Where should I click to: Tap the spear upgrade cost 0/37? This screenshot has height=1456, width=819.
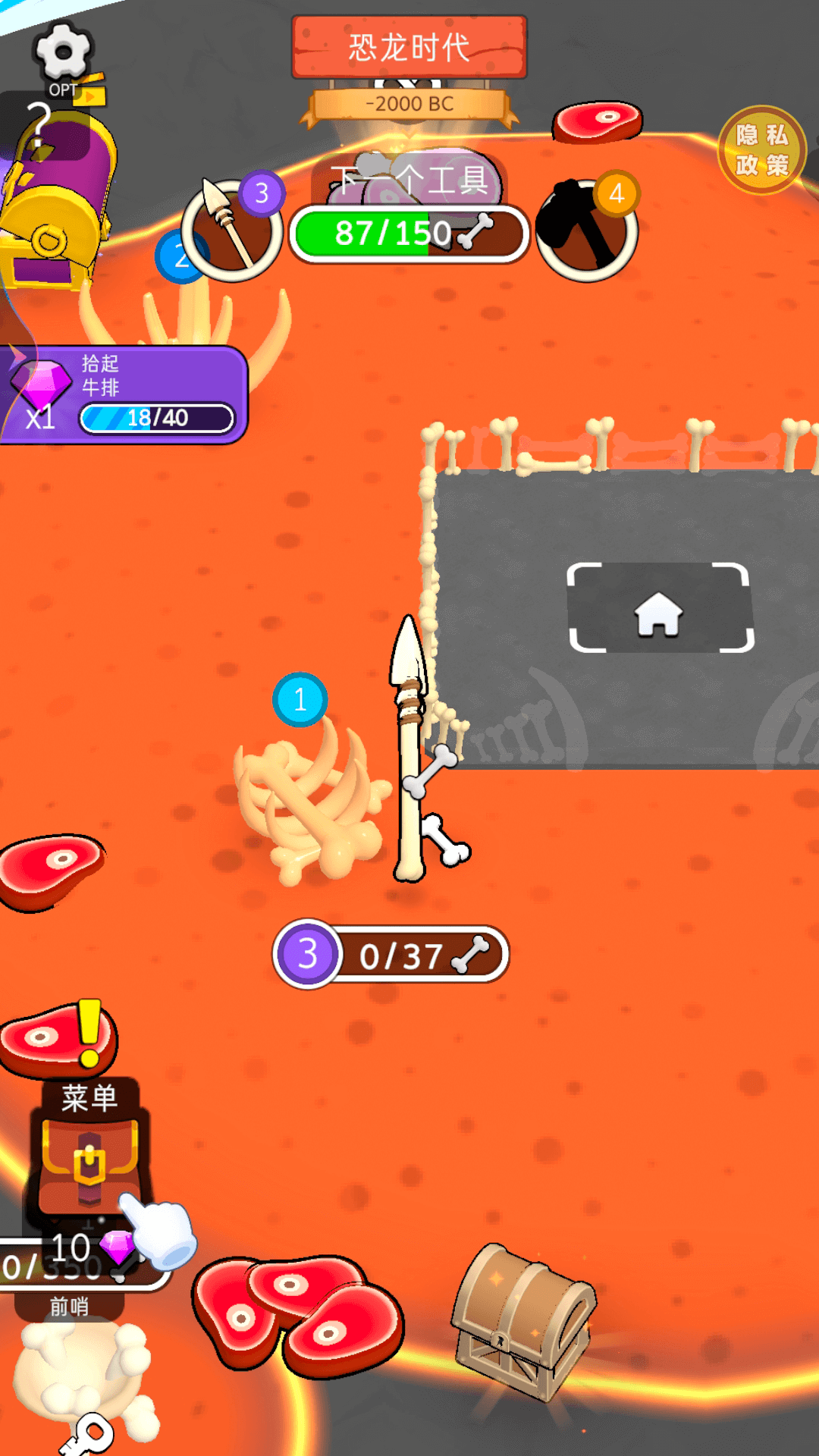click(391, 954)
